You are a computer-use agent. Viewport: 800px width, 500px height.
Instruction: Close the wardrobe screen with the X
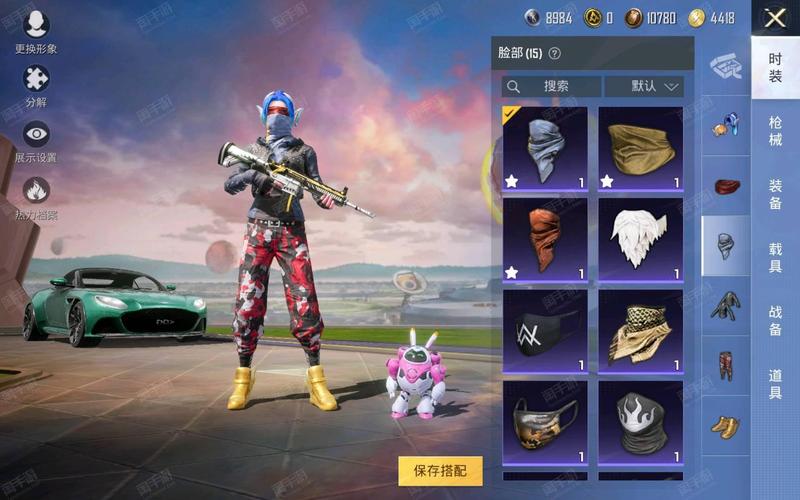coord(775,17)
